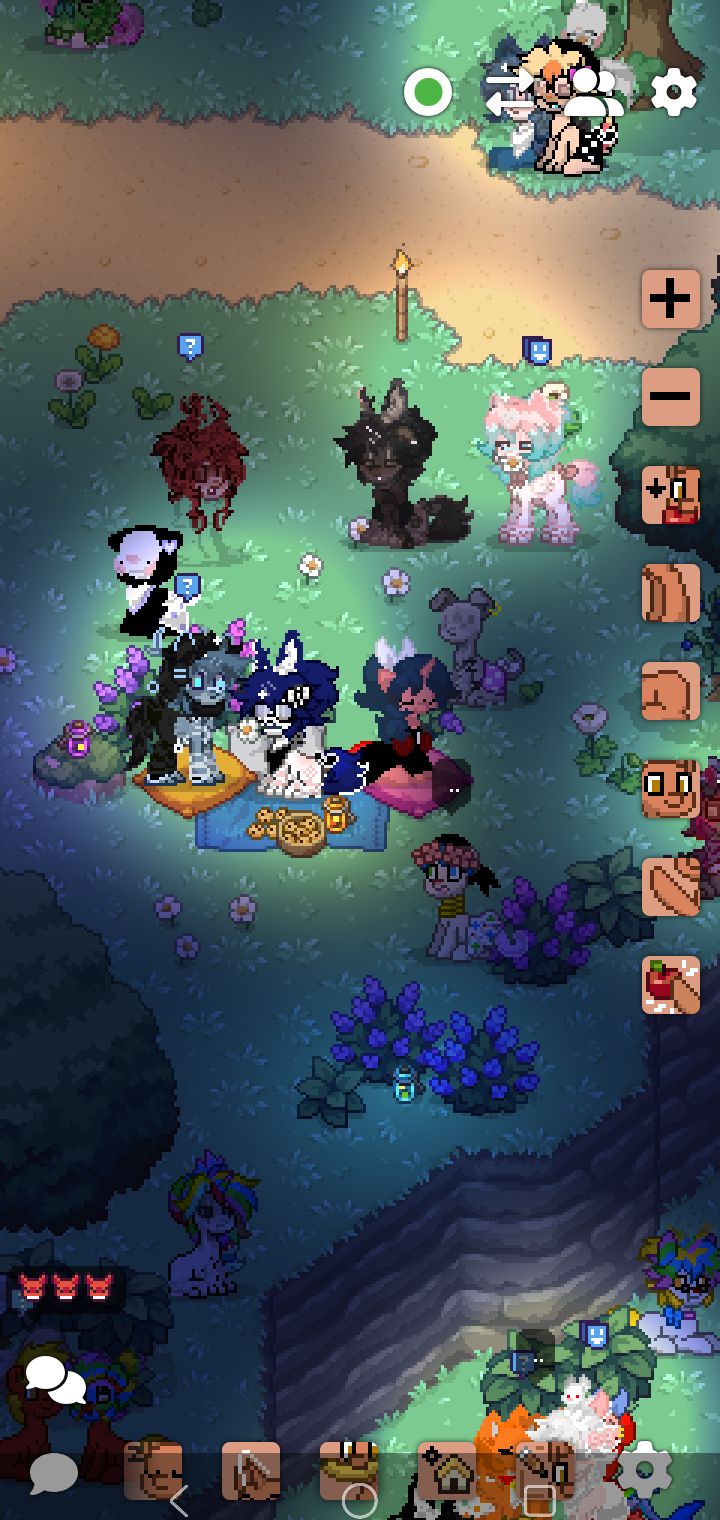Open the gear icon on the action bar
The image size is (720, 1520).
(x=645, y=1470)
